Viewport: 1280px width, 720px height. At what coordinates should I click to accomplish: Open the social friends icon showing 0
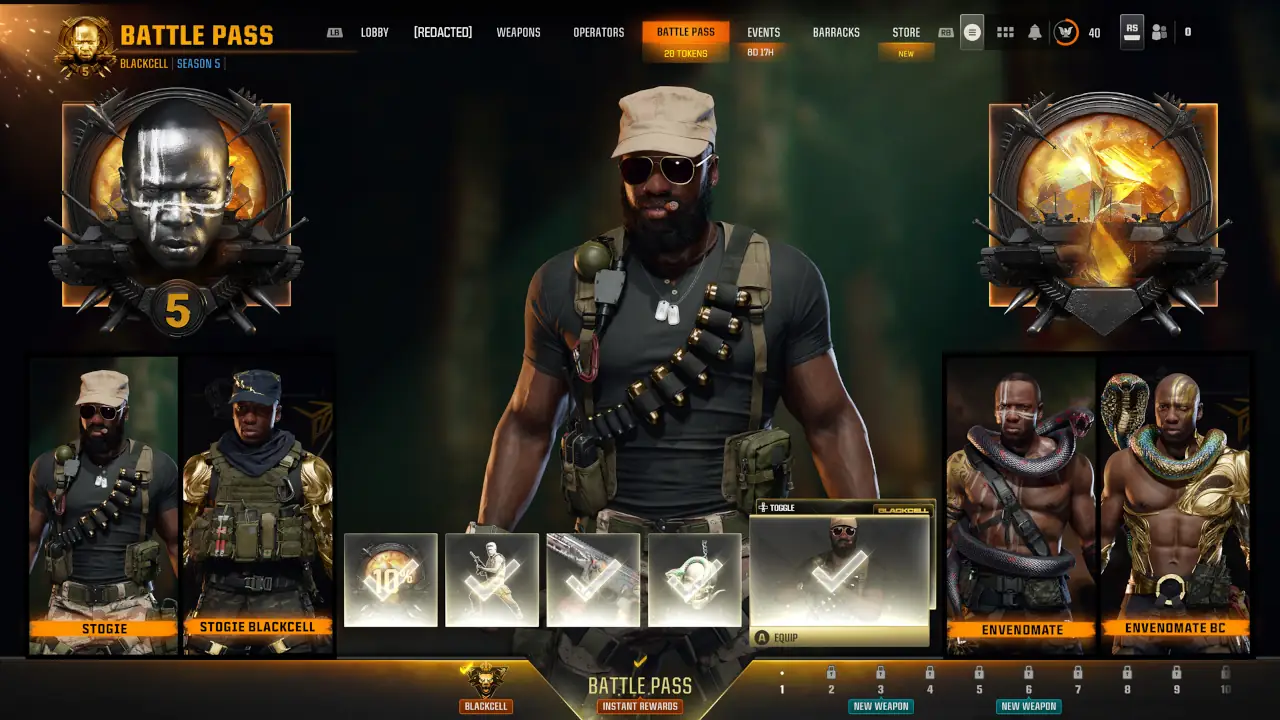click(1158, 32)
